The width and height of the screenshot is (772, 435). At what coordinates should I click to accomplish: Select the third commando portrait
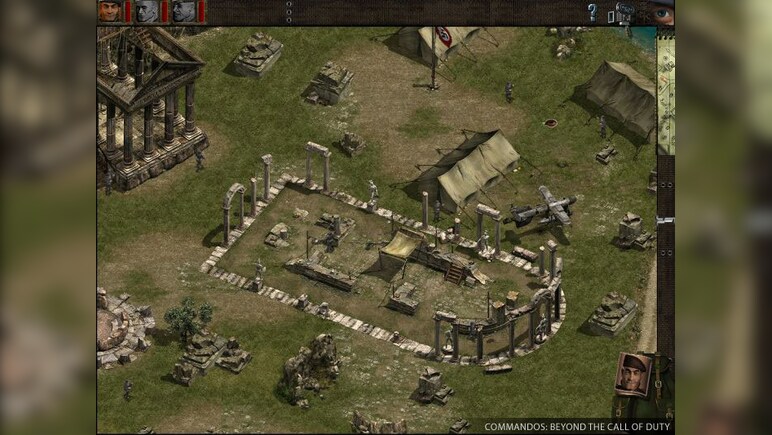point(182,11)
